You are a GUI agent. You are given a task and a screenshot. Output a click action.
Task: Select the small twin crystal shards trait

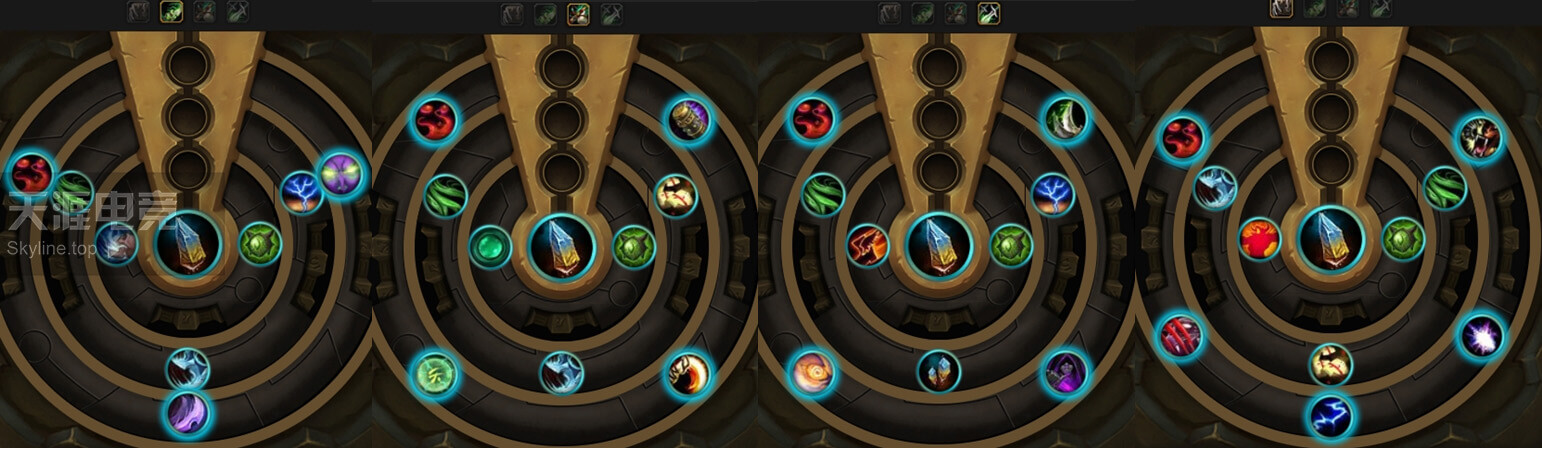(939, 371)
